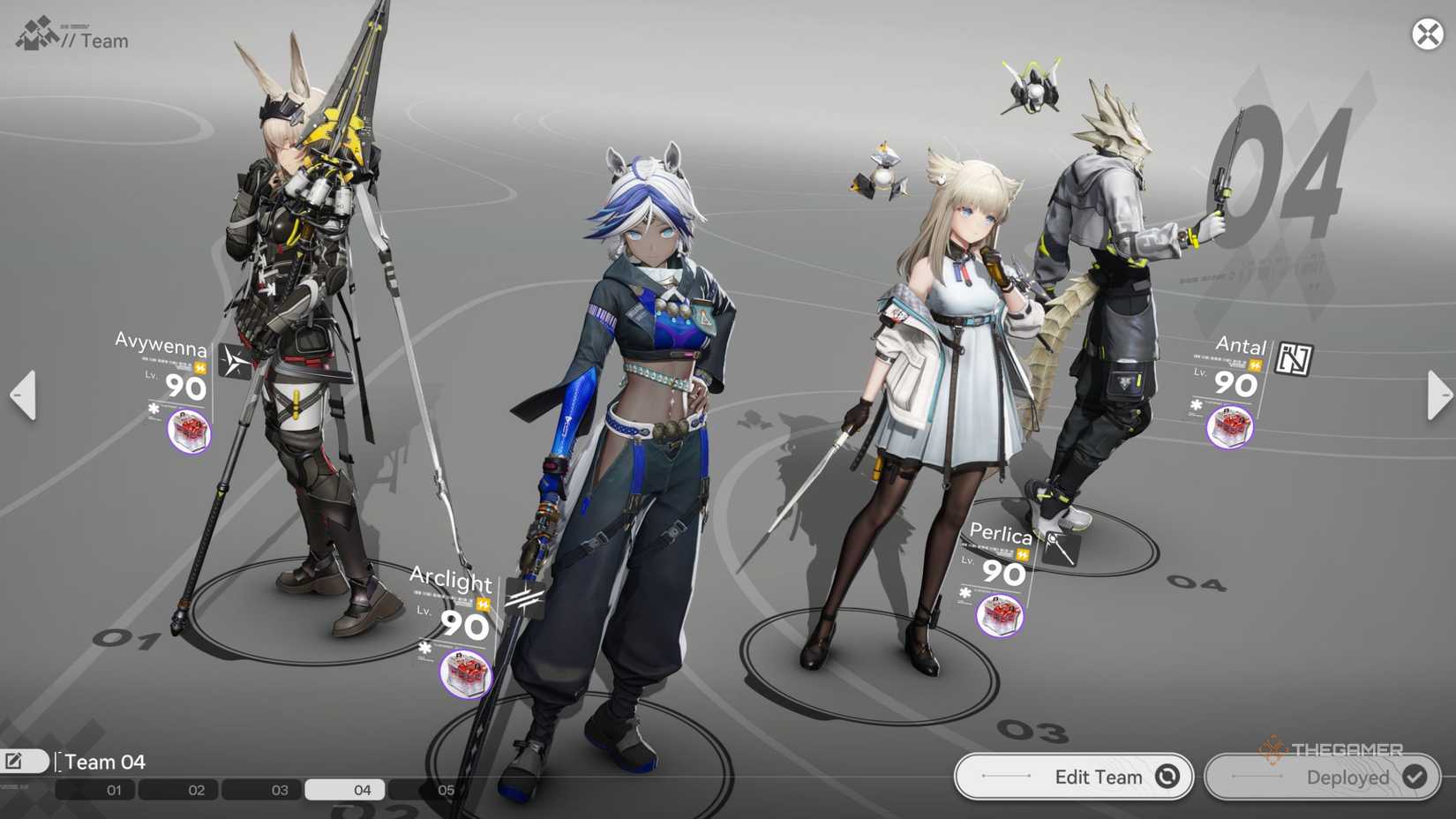This screenshot has width=1456, height=819.
Task: Click the left arrow to view the previous team
Action: point(21,395)
